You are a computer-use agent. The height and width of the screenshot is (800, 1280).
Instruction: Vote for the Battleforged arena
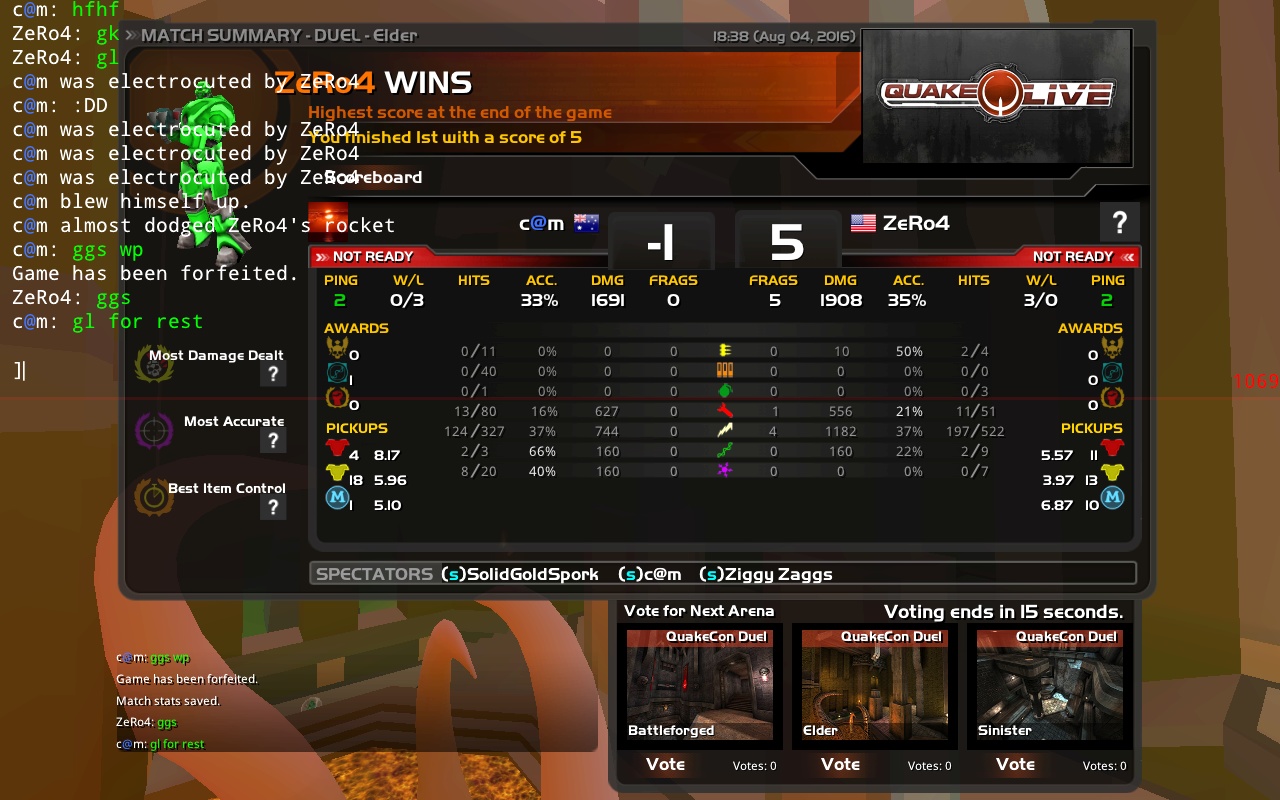(665, 765)
